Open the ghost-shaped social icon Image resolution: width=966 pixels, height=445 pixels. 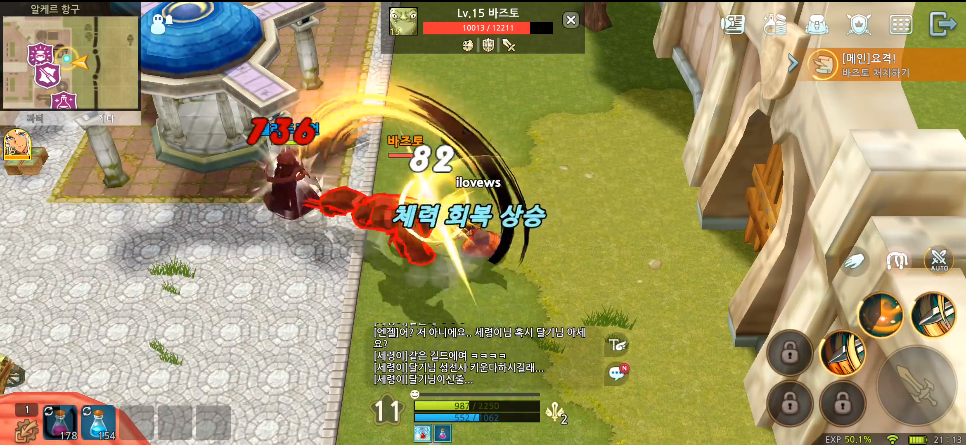[162, 24]
